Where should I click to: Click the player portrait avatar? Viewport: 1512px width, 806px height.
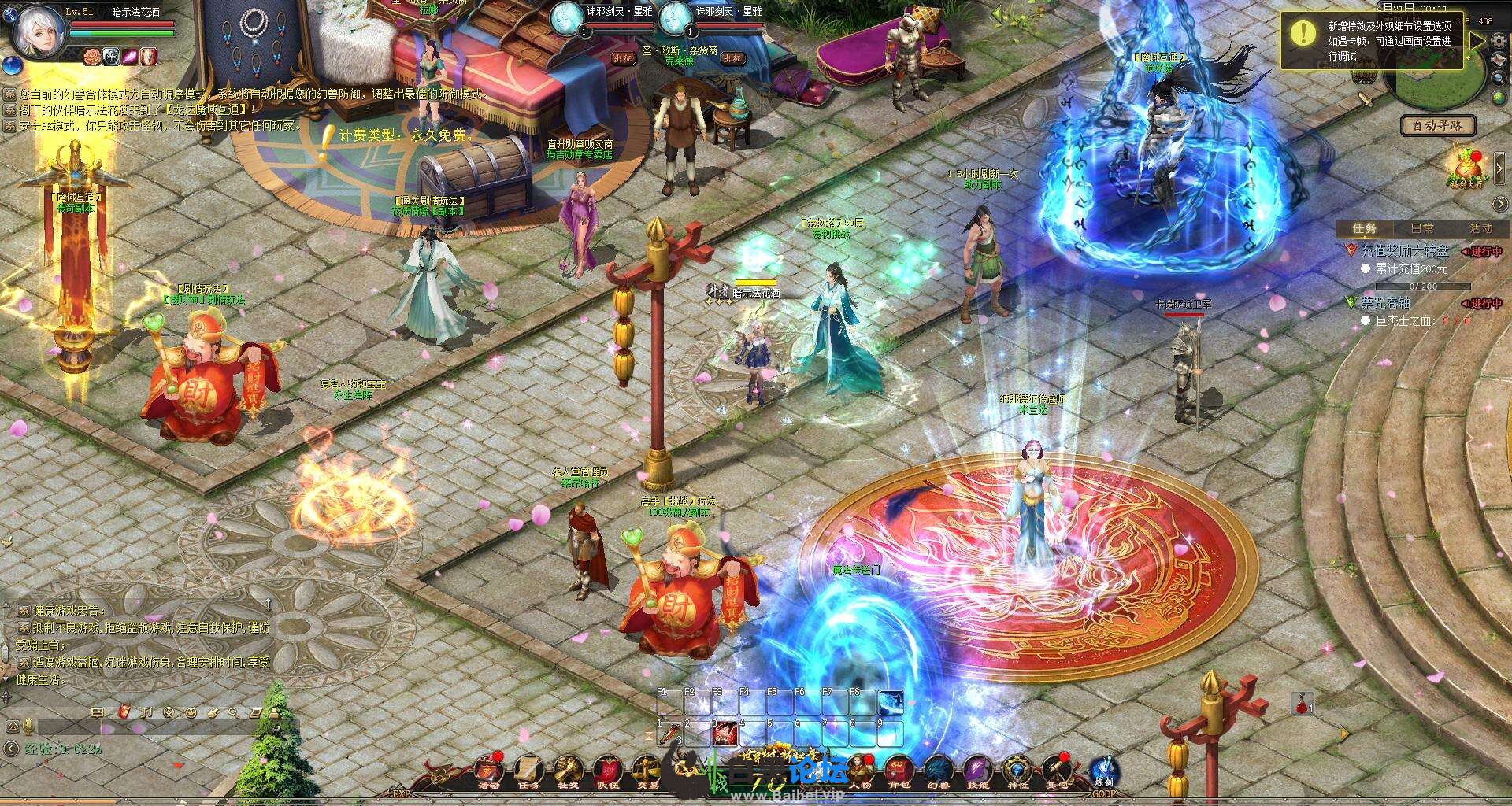point(38,31)
